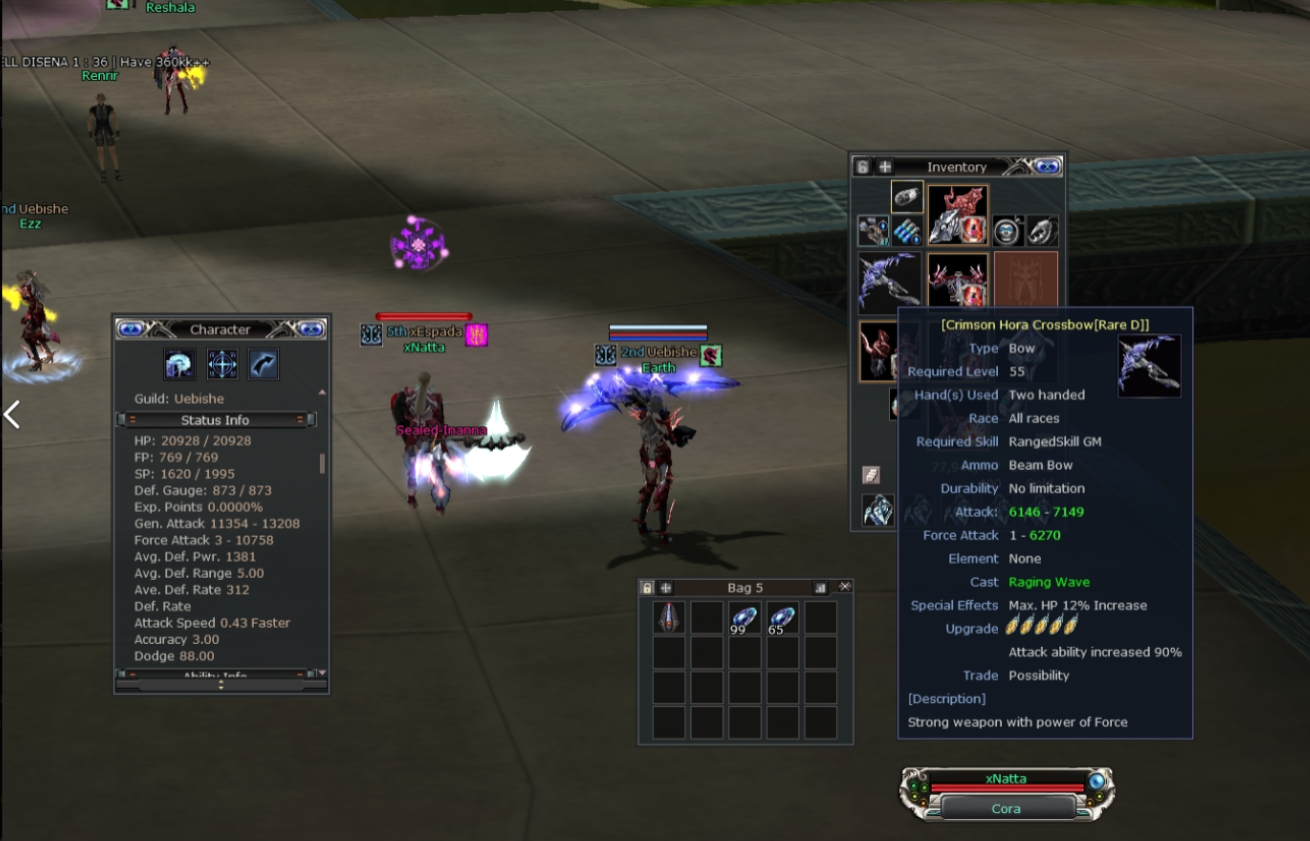Select the blue ammo cartridge slot

pos(907,231)
